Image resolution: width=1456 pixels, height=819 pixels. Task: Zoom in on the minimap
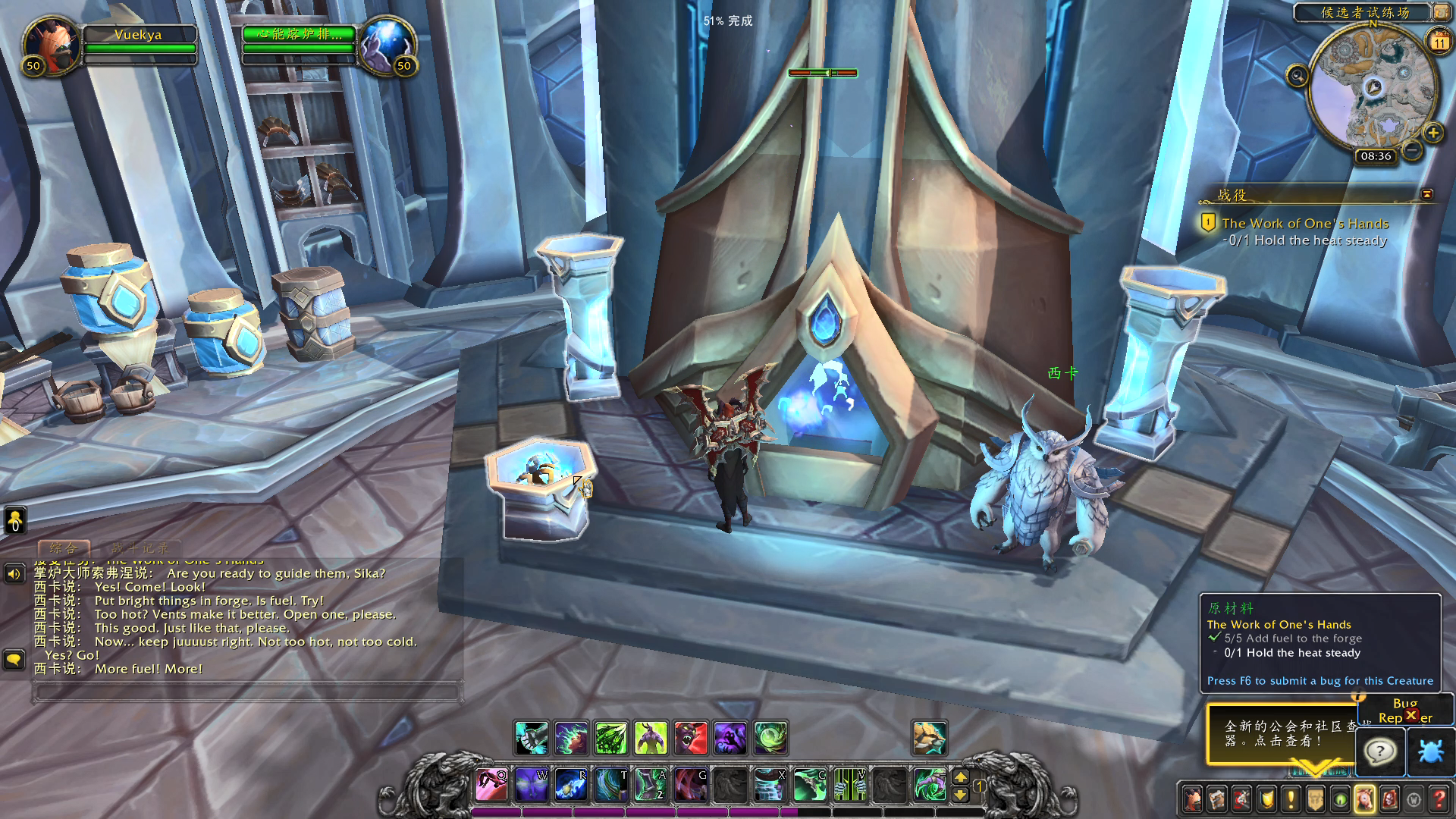point(1432,133)
